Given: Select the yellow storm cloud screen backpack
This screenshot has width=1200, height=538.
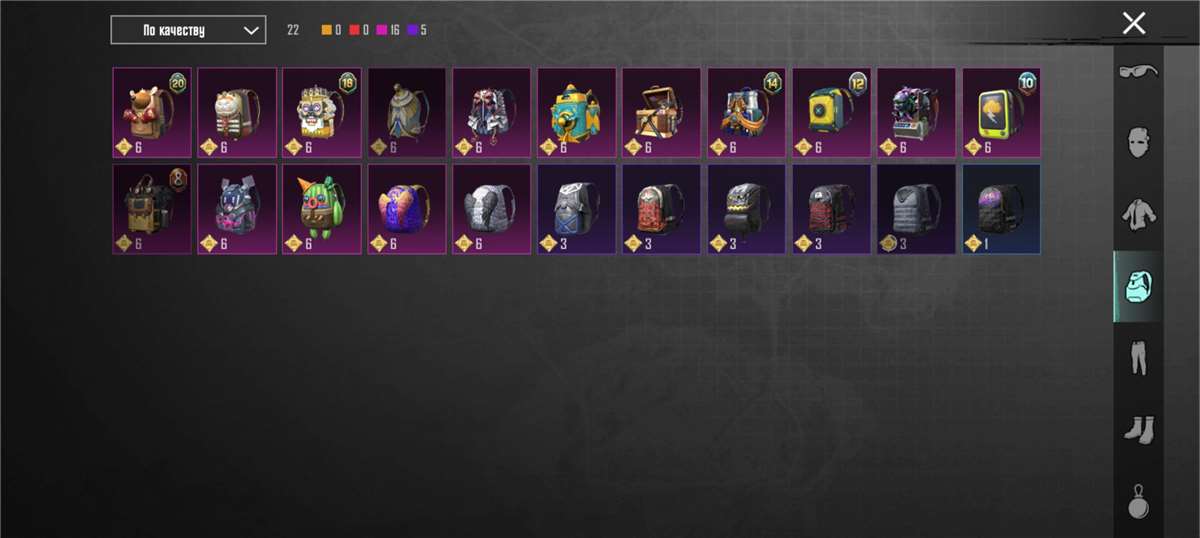Looking at the screenshot, I should pyautogui.click(x=1001, y=112).
